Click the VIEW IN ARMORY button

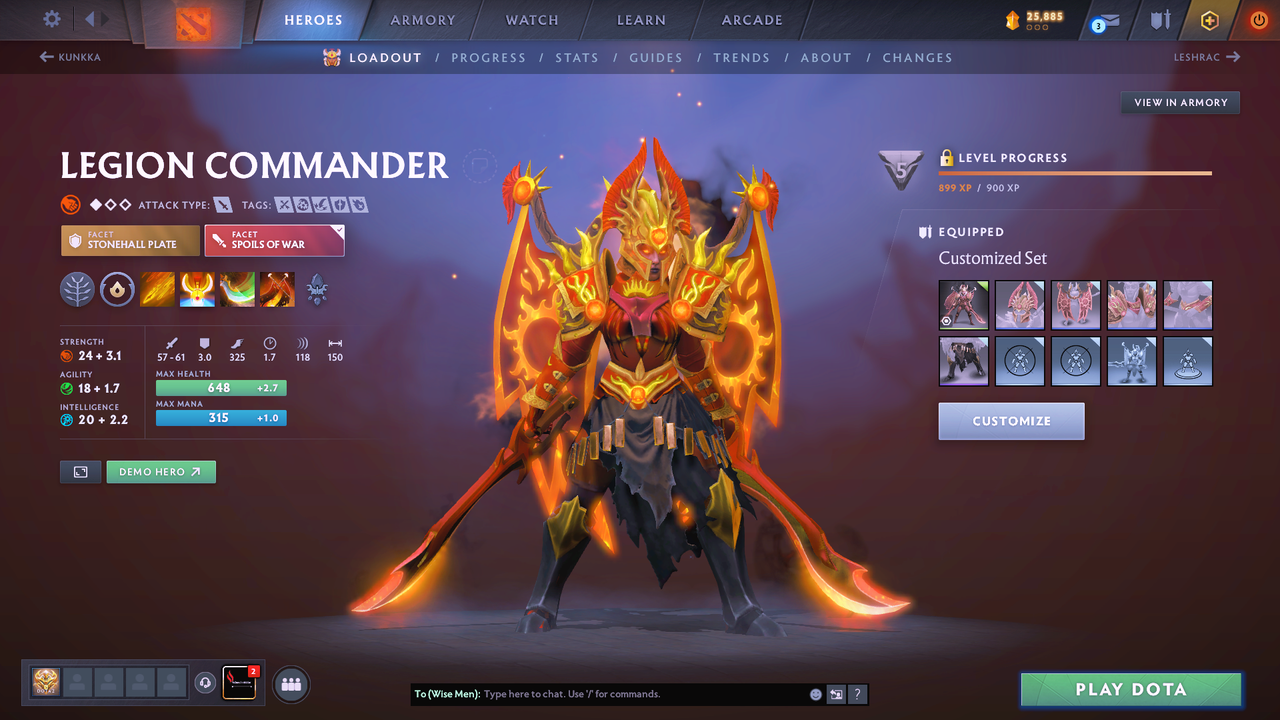click(1179, 102)
